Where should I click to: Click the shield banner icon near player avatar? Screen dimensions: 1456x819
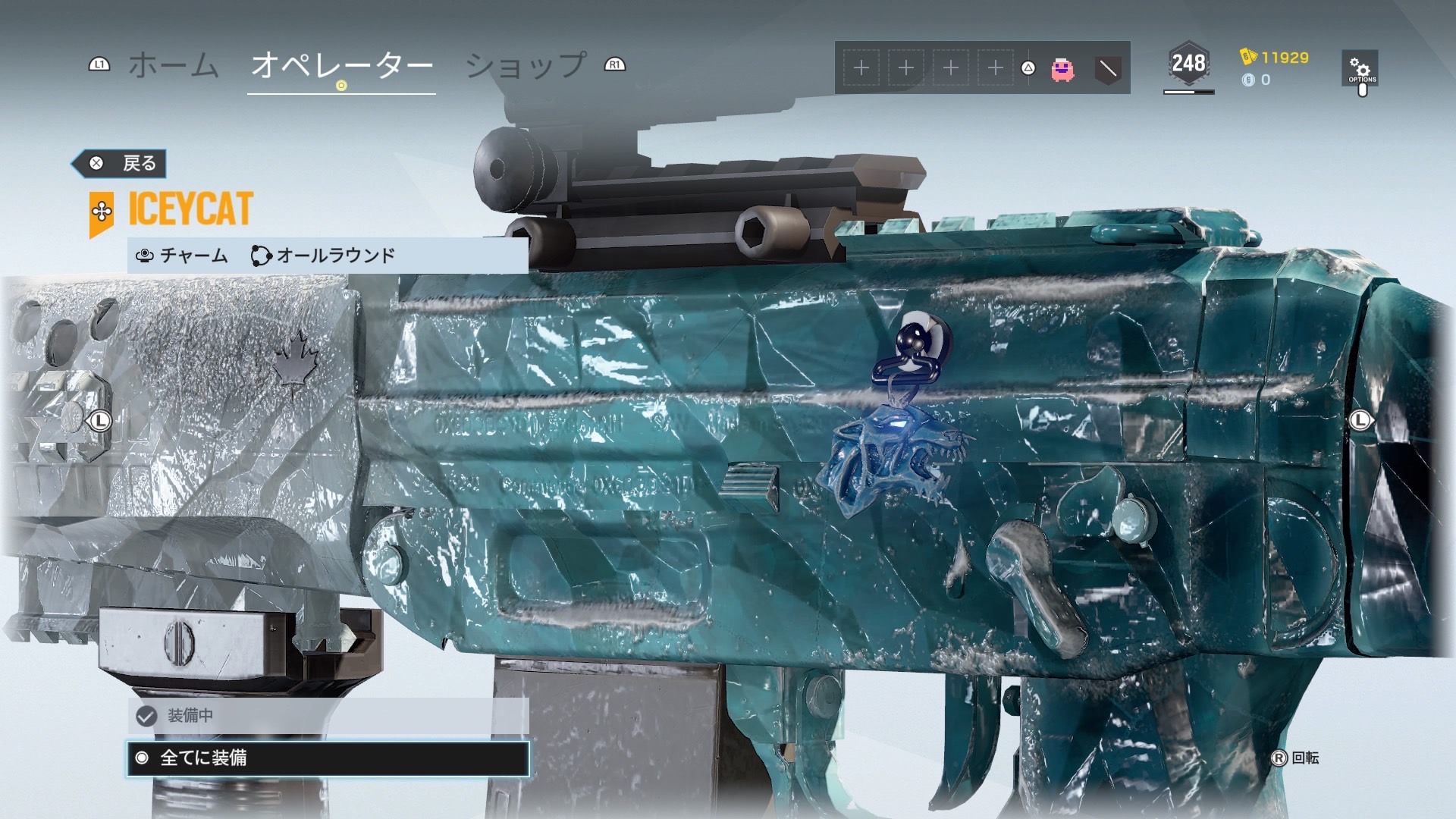click(x=1108, y=69)
